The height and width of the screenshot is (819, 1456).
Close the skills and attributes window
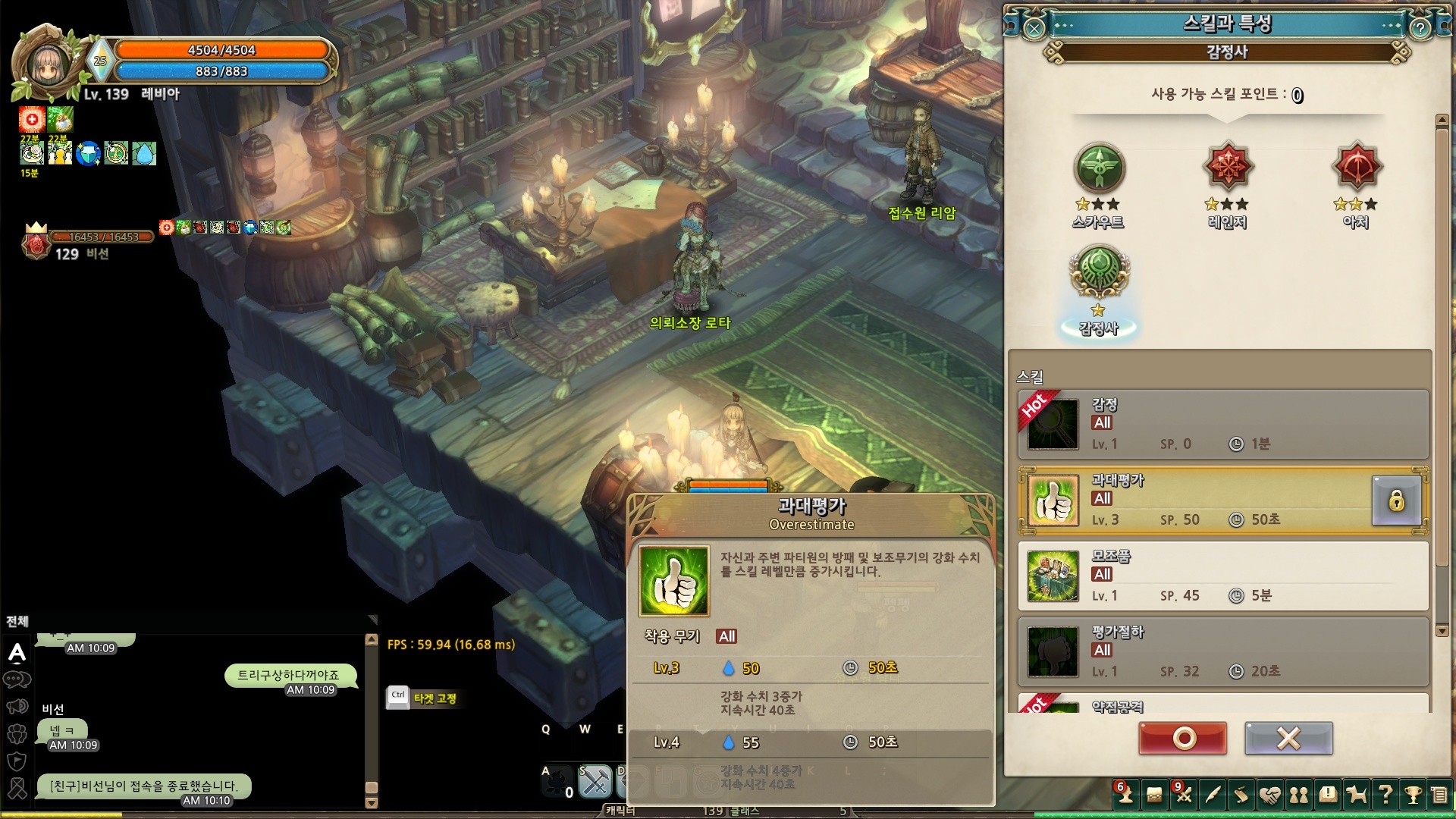coord(1034,29)
